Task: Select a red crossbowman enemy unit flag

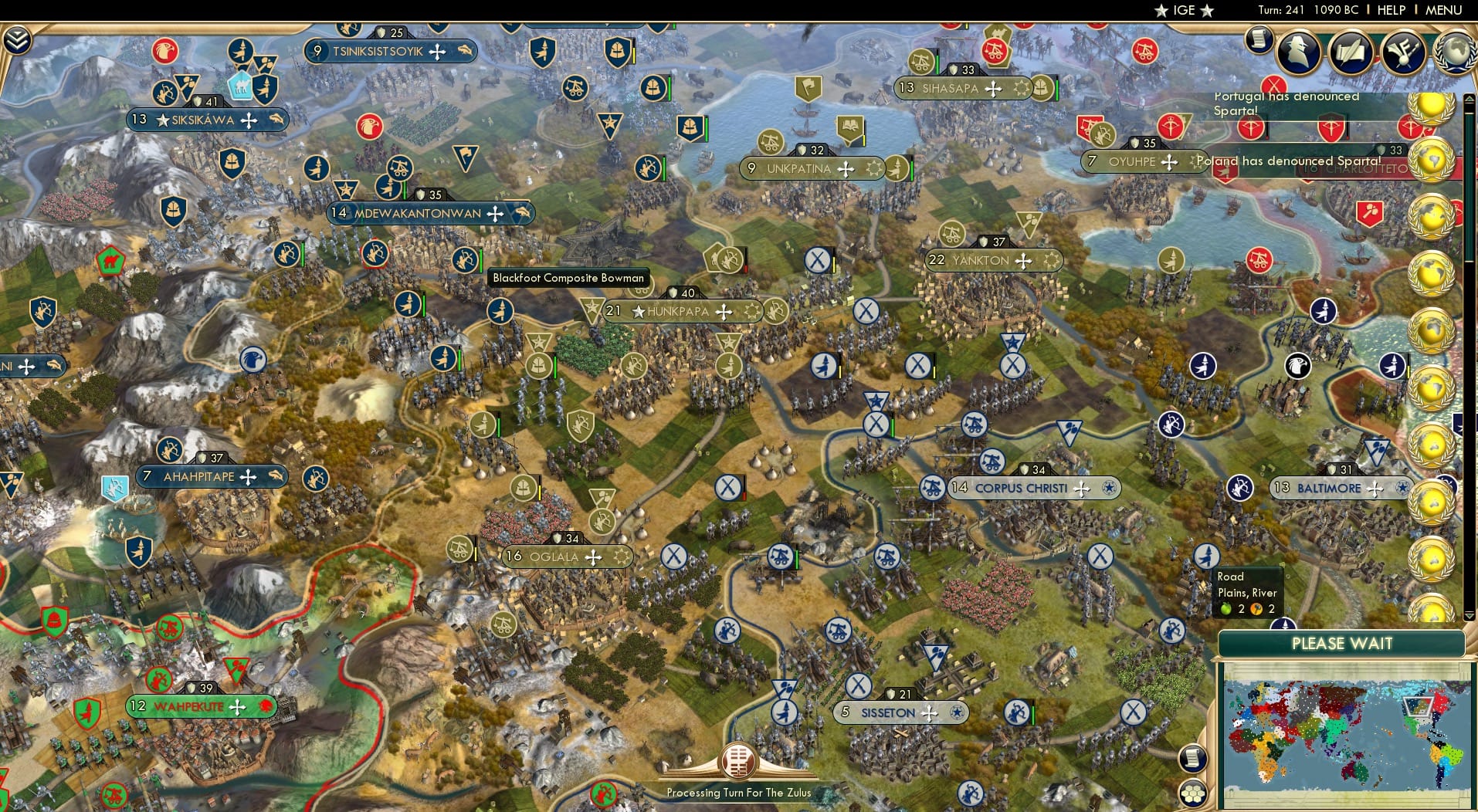Action: click(1251, 127)
